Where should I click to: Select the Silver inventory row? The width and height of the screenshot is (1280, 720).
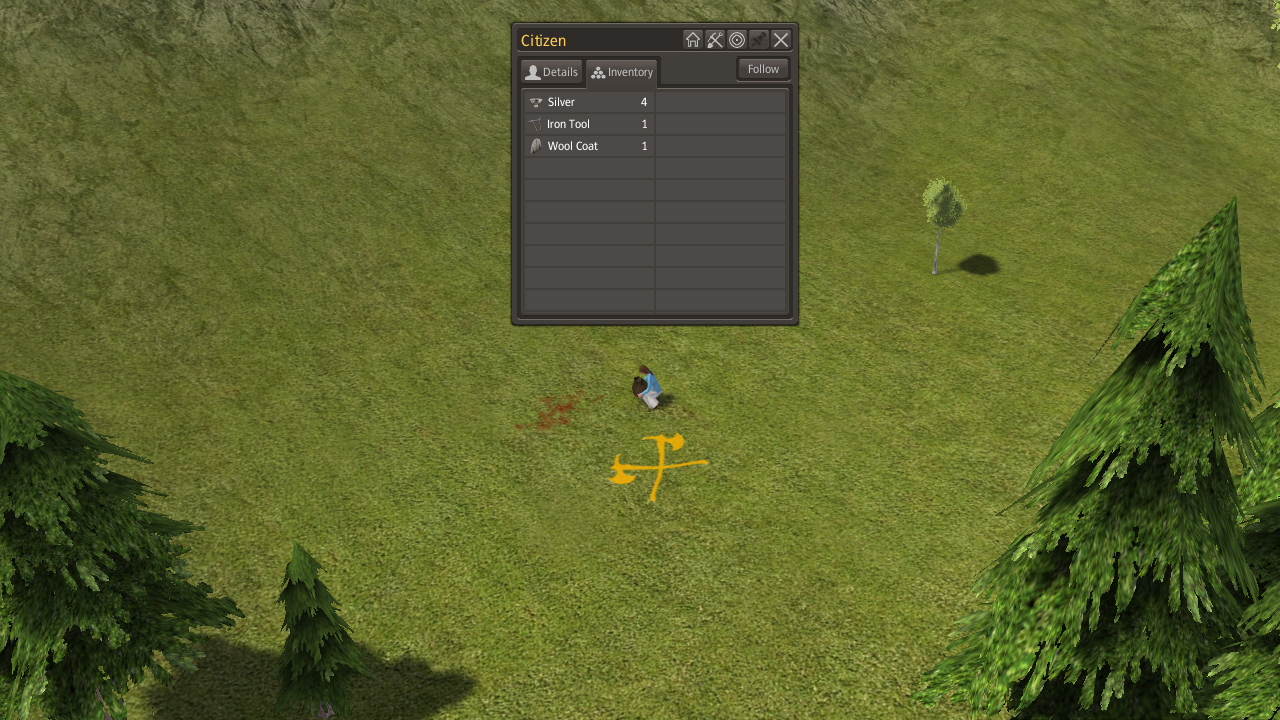tap(588, 102)
